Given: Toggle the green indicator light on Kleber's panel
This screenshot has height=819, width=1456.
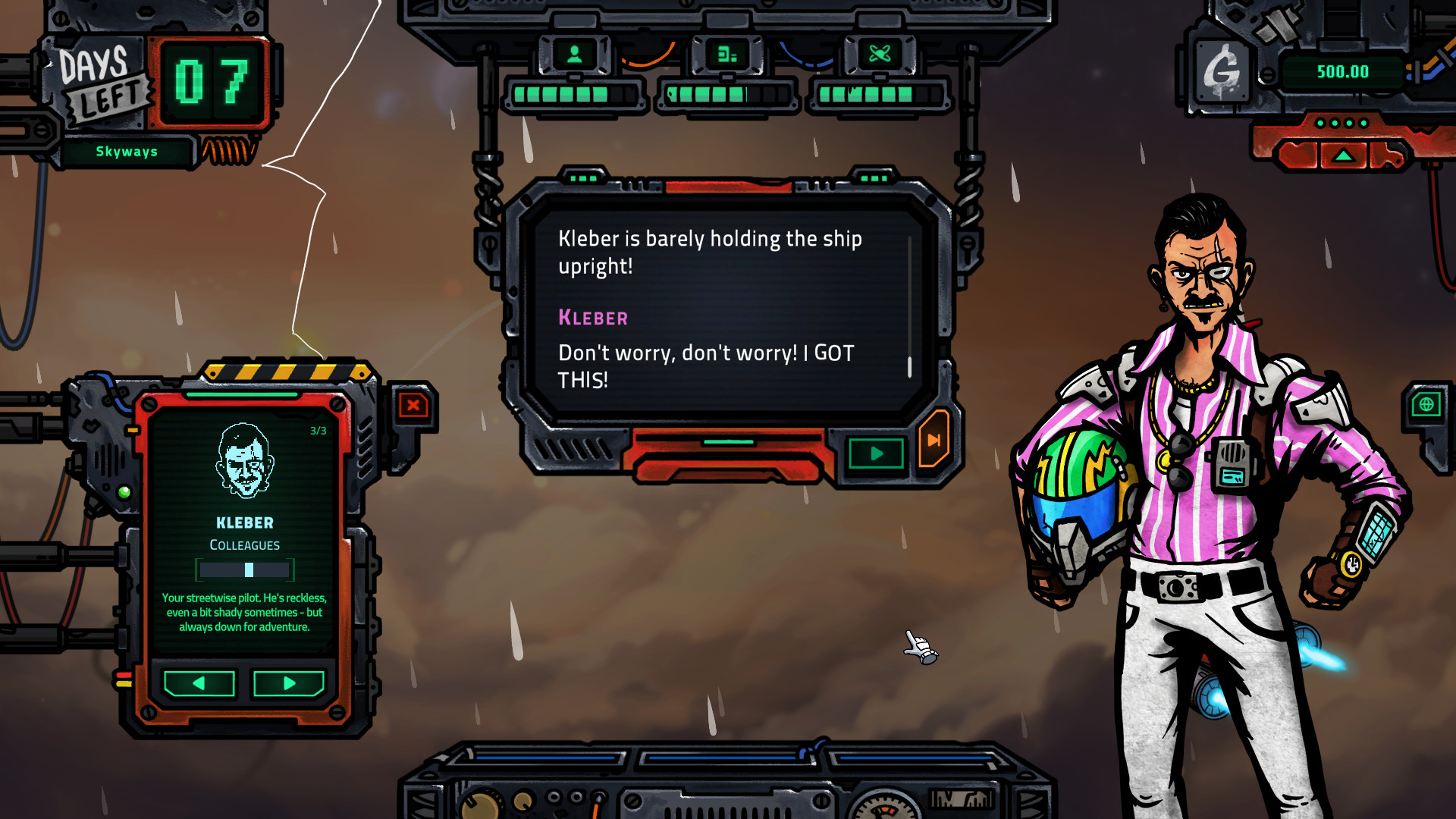Looking at the screenshot, I should click(x=125, y=491).
